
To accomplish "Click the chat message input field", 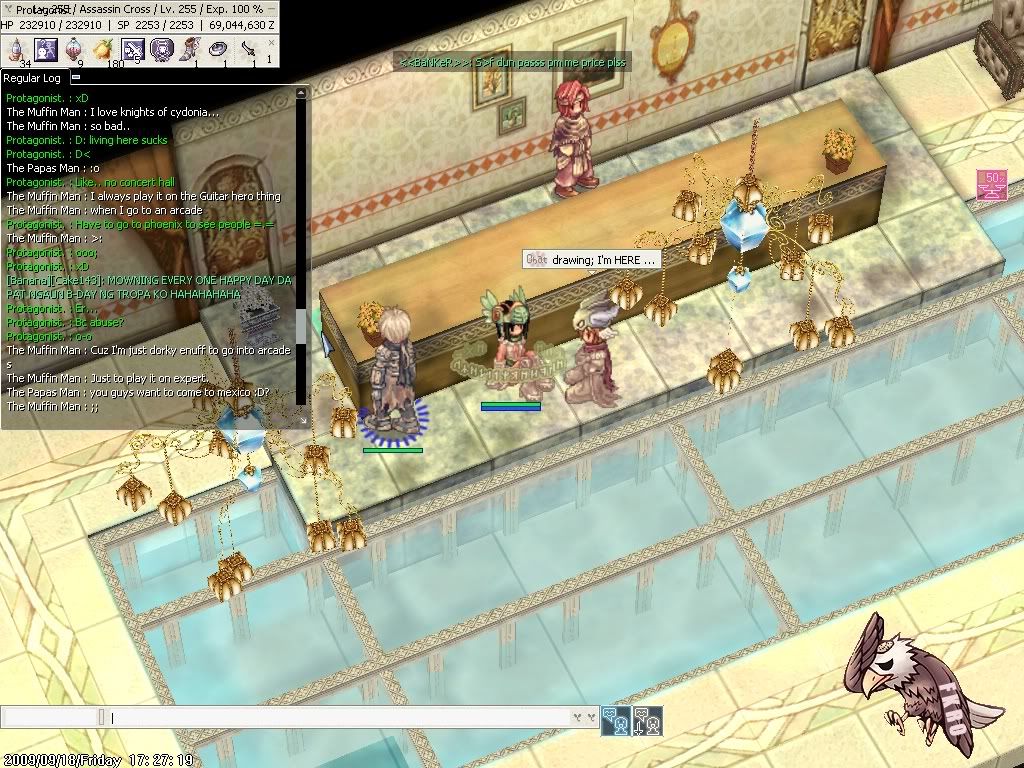I will tap(340, 717).
